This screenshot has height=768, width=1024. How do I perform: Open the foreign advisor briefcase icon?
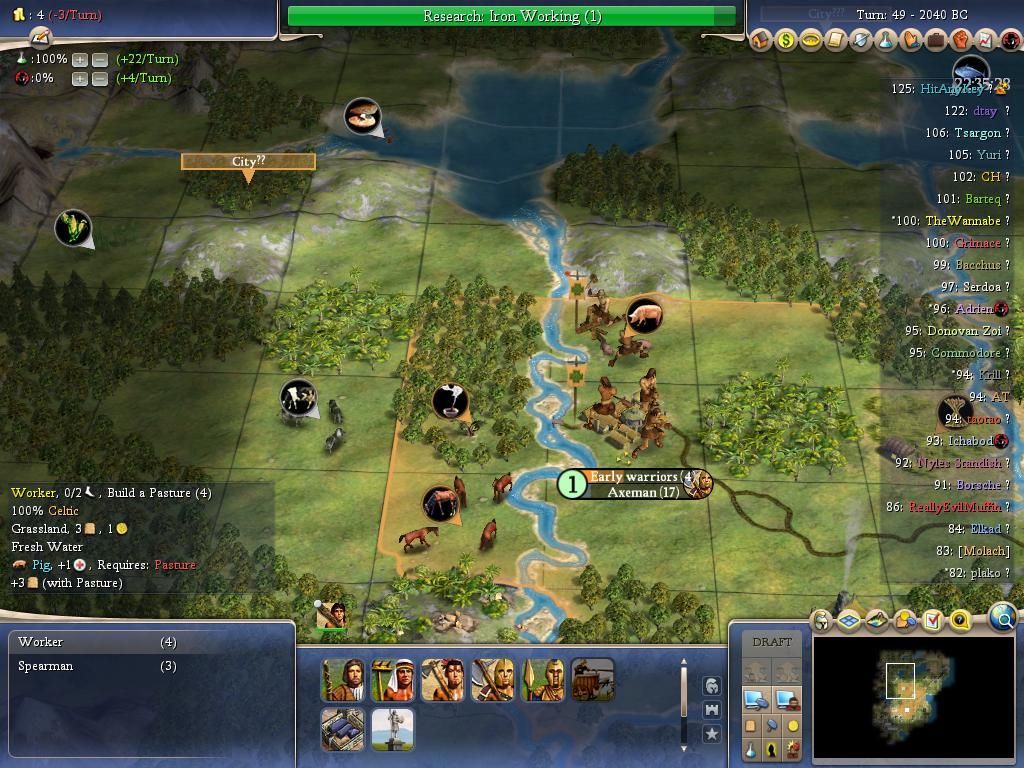pyautogui.click(x=936, y=41)
